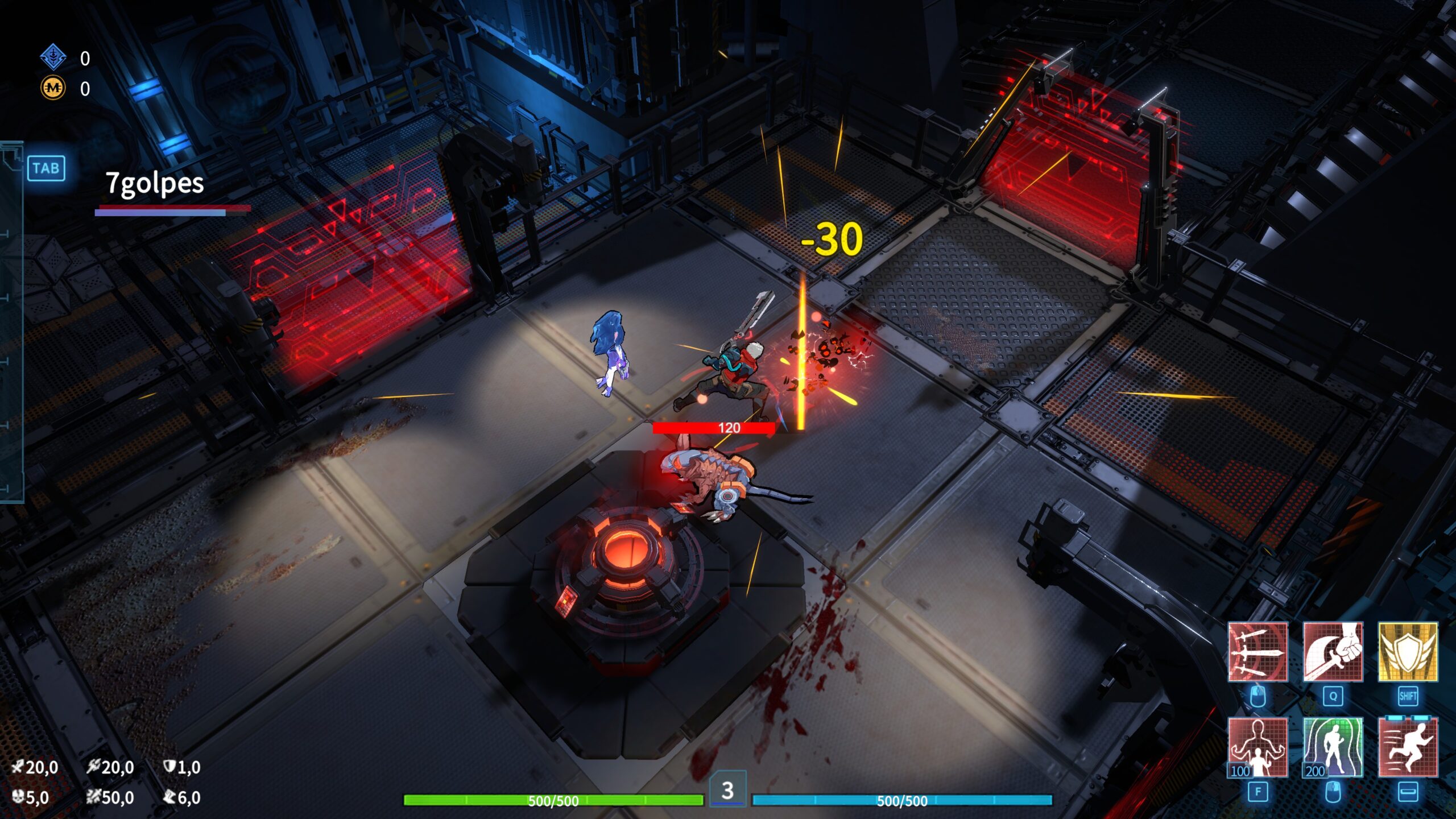Select the green aura figure ability
Image resolution: width=1456 pixels, height=819 pixels.
[1333, 747]
